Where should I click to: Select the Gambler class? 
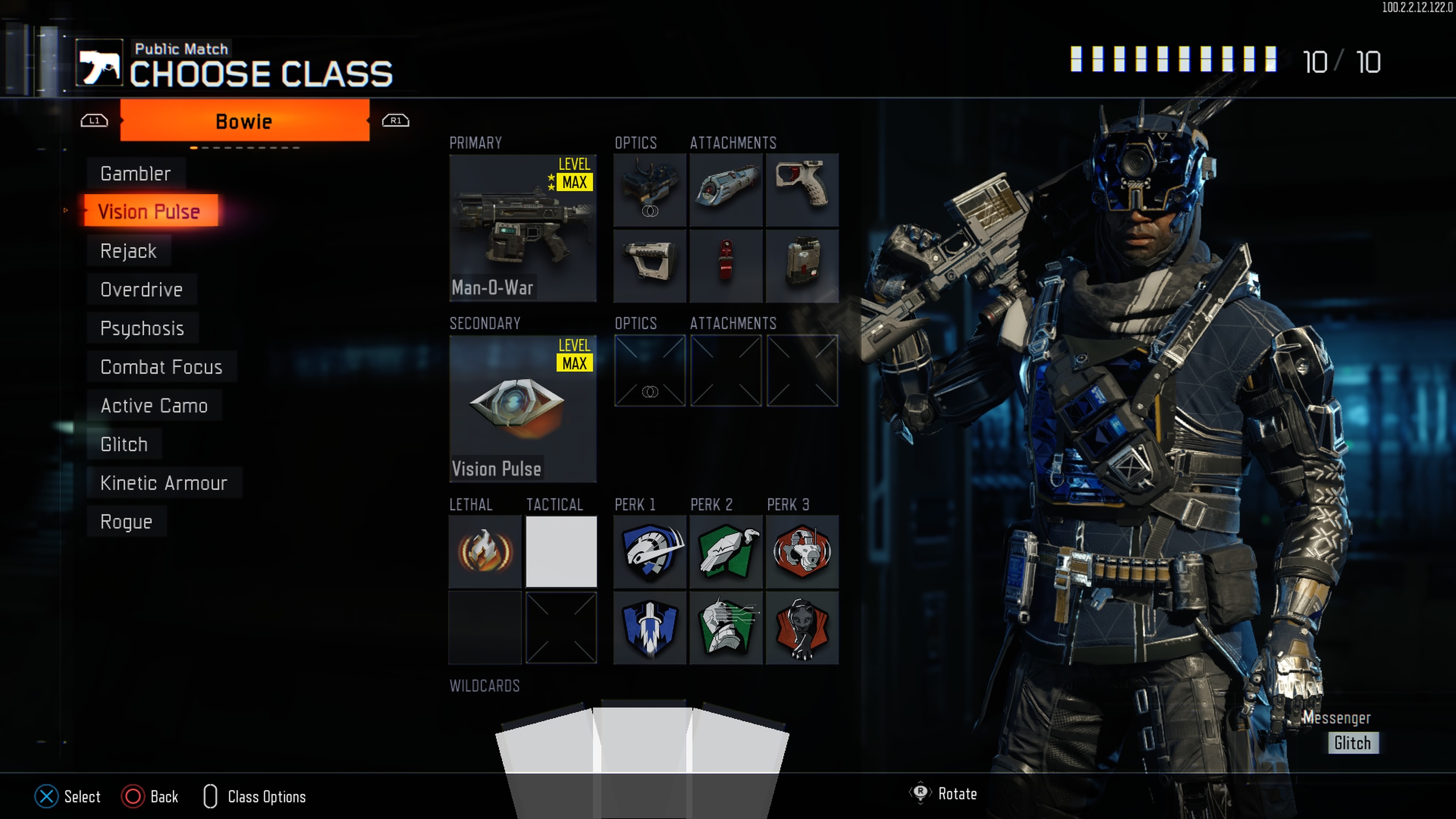click(136, 174)
